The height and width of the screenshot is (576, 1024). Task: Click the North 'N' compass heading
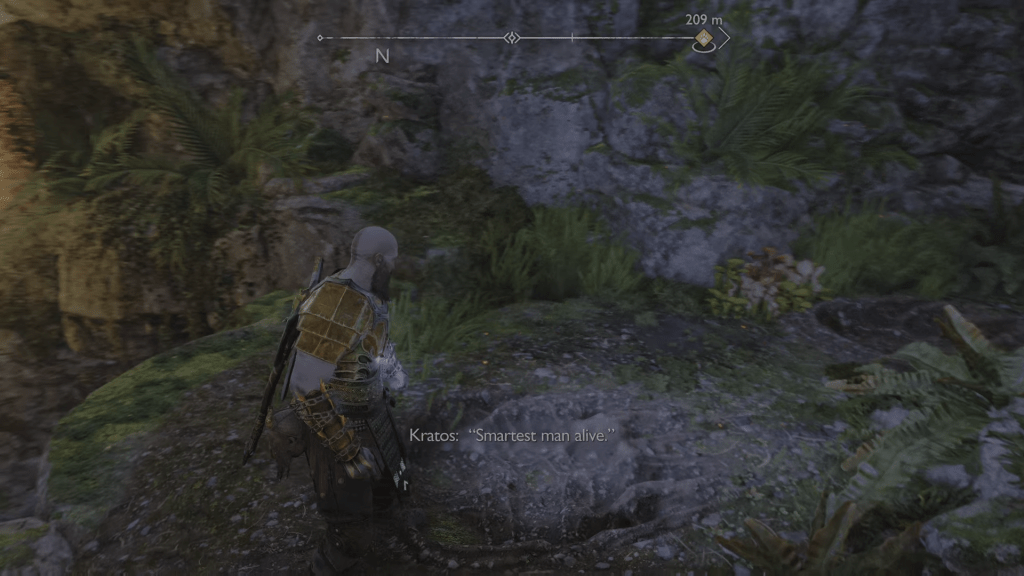point(382,57)
